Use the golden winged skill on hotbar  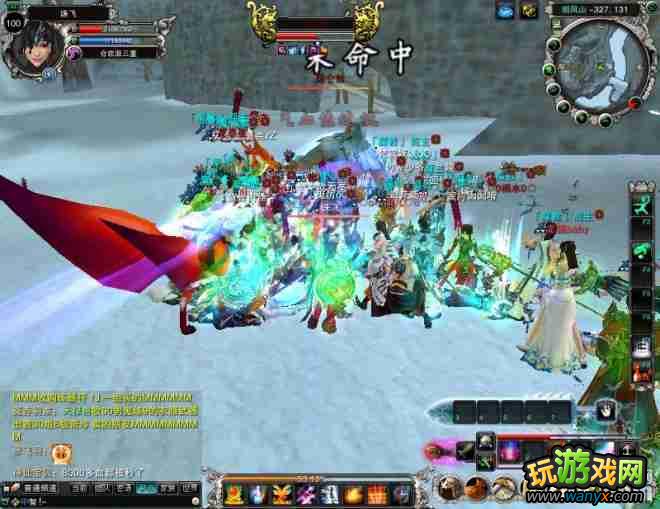pos(279,493)
